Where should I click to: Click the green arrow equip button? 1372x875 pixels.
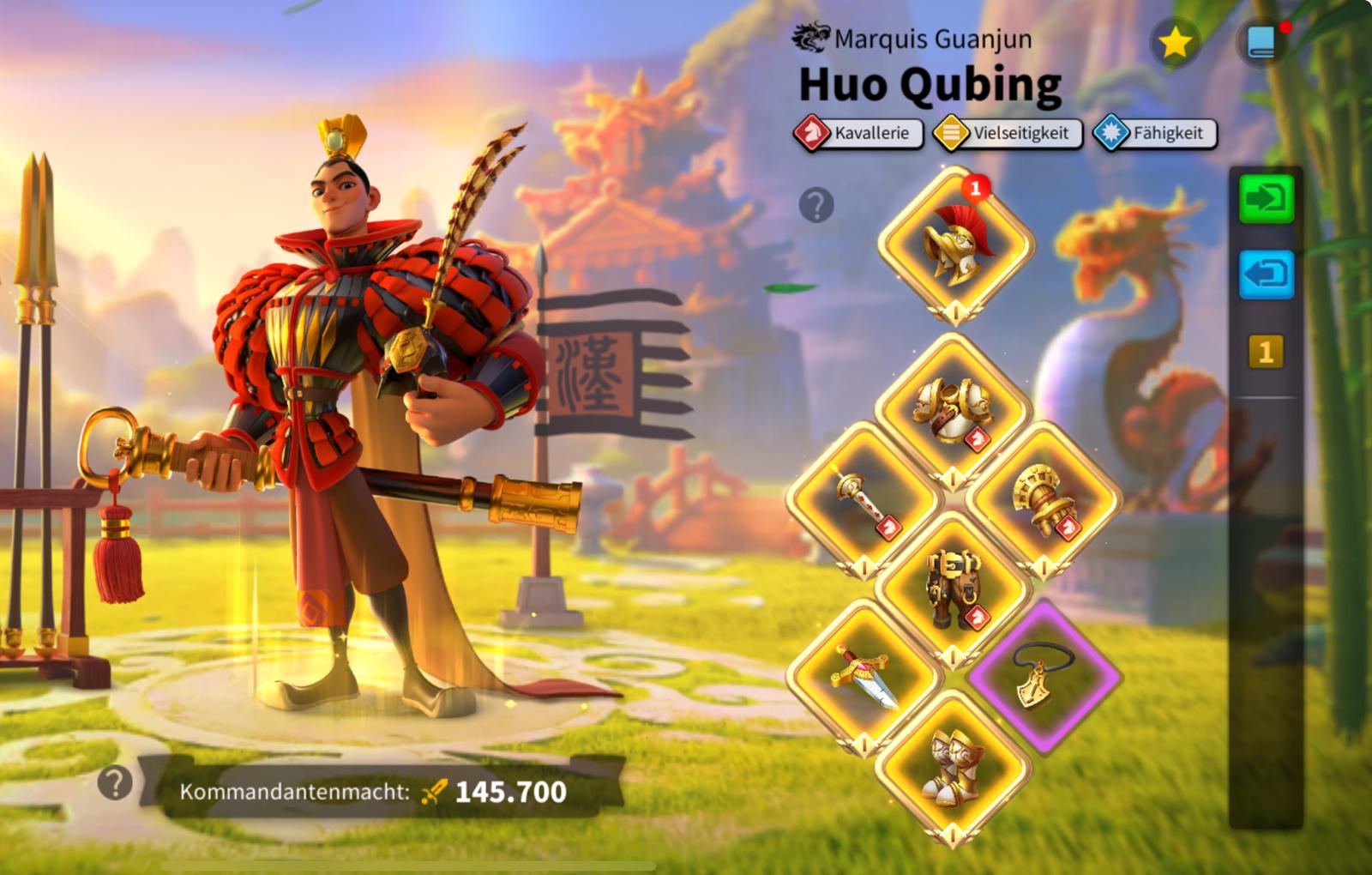(1266, 199)
